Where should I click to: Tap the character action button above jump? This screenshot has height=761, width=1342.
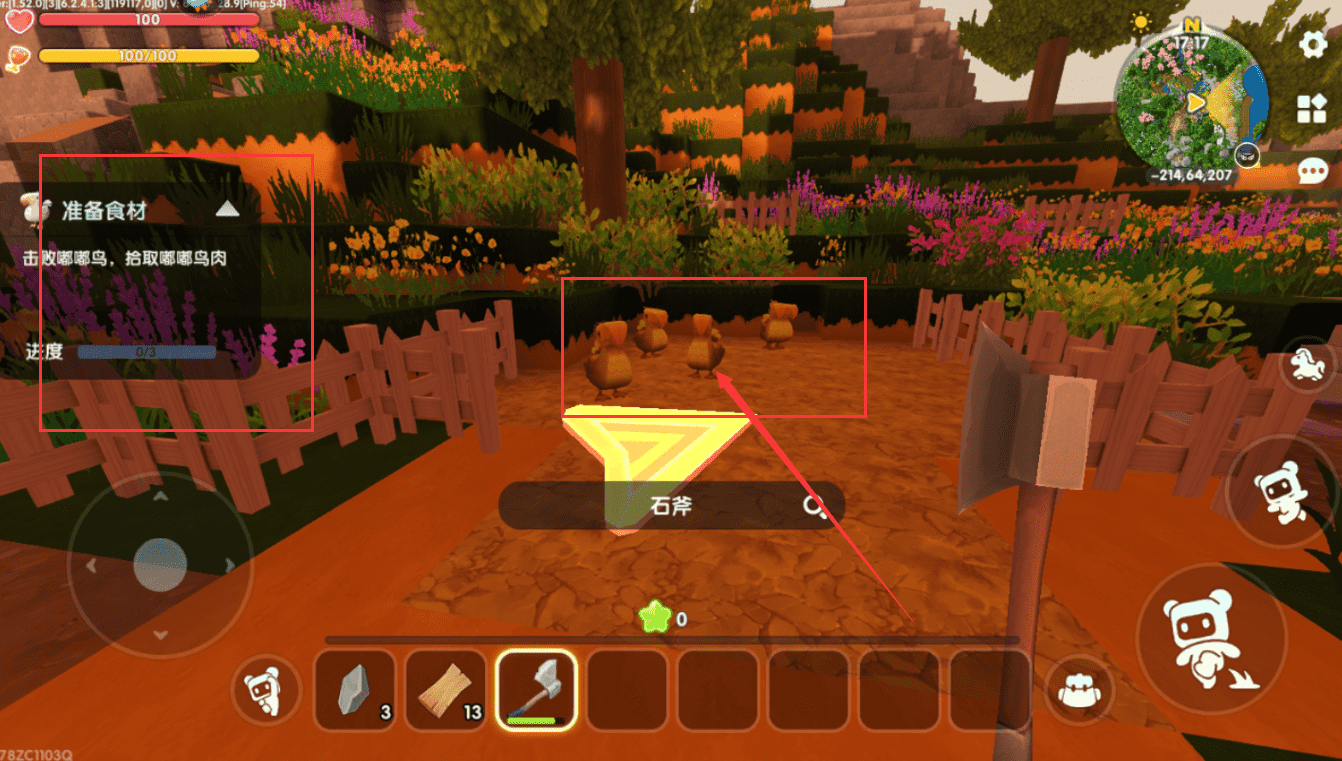1278,491
